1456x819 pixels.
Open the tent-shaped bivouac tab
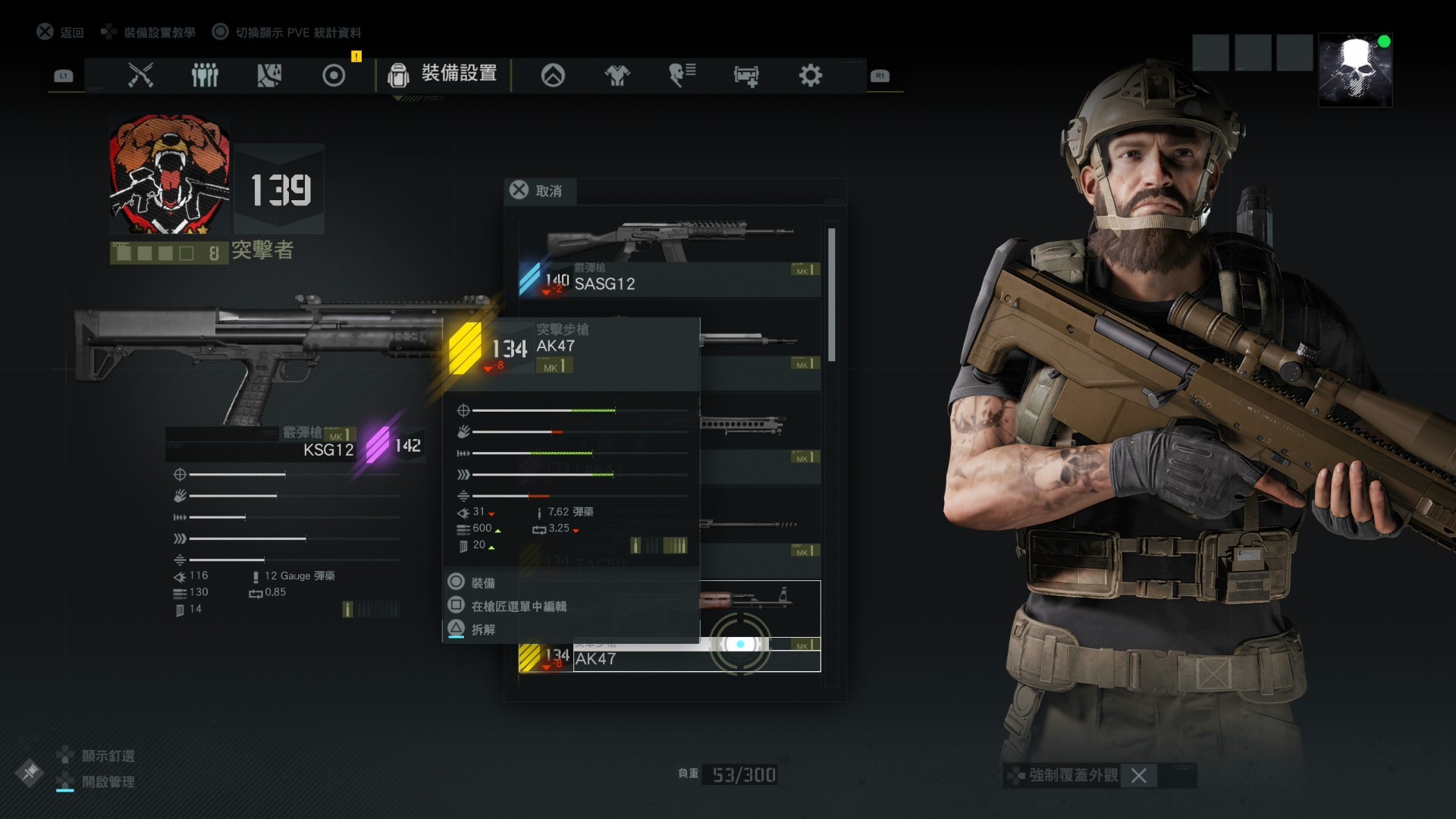[553, 75]
